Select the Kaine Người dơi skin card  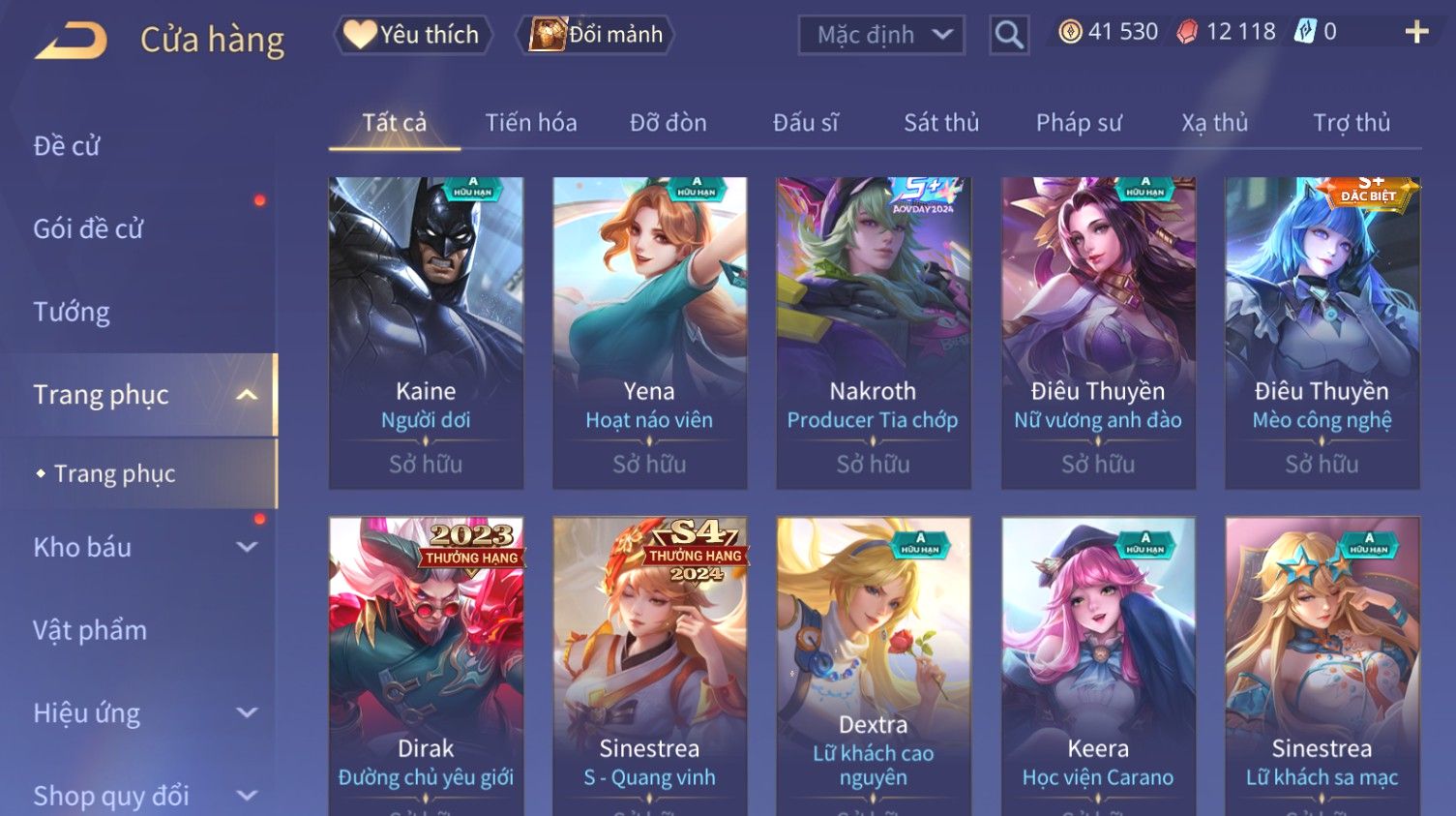pos(426,332)
